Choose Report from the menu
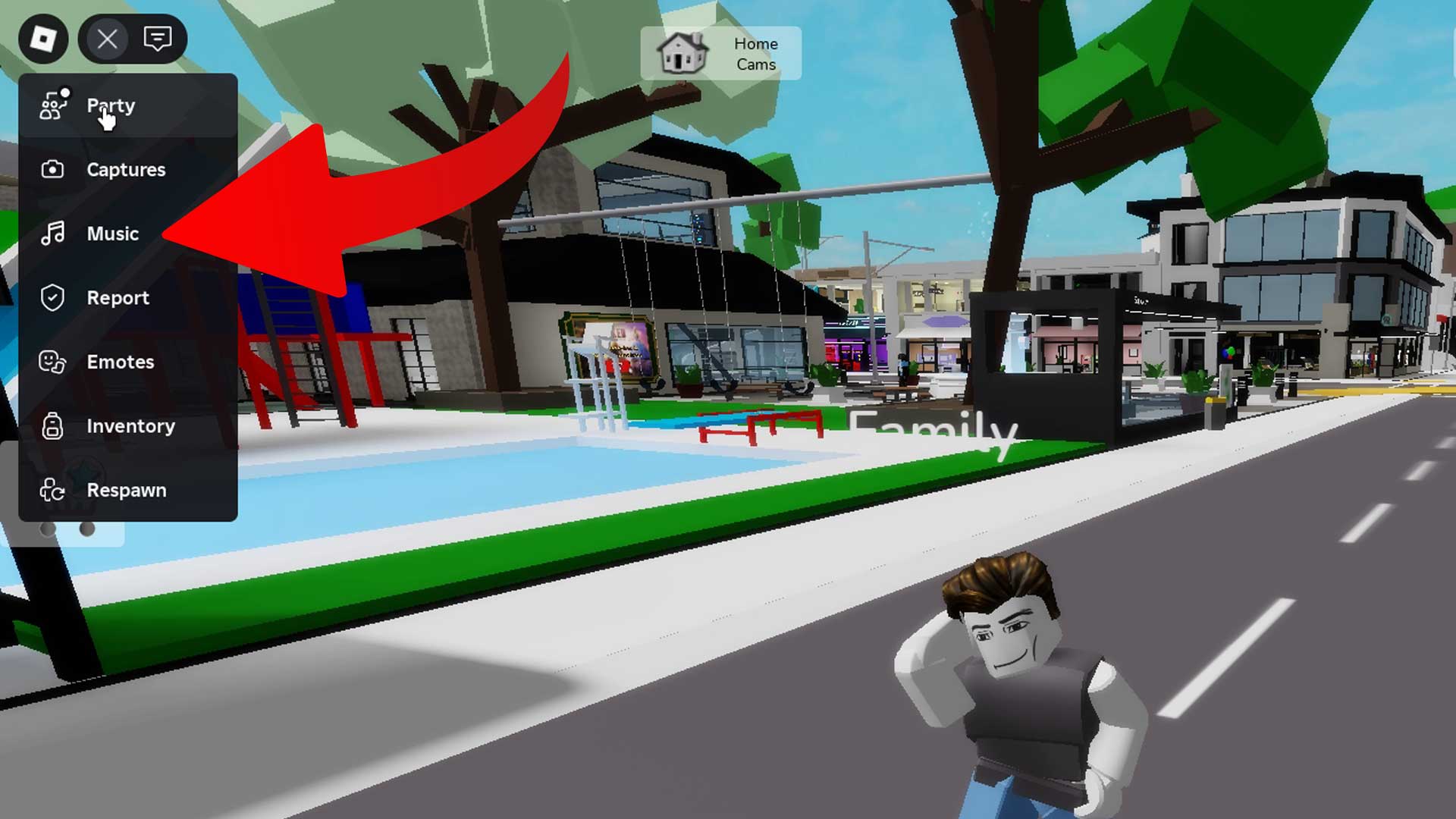This screenshot has width=1456, height=819. [x=118, y=298]
